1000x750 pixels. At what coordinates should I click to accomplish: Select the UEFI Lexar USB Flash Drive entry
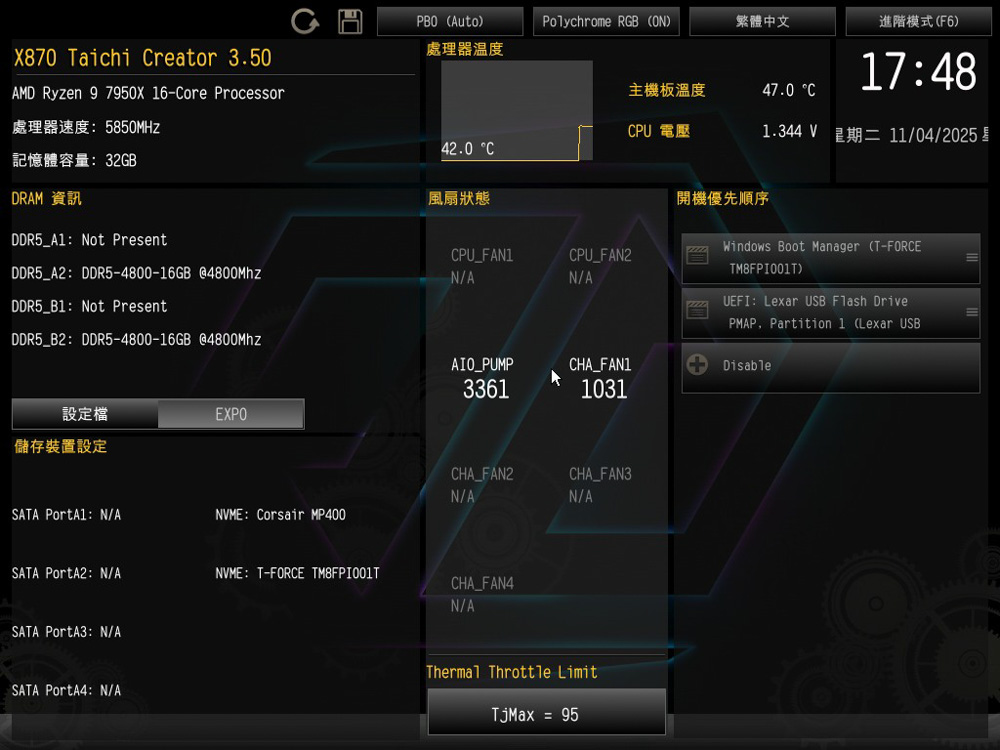(830, 313)
